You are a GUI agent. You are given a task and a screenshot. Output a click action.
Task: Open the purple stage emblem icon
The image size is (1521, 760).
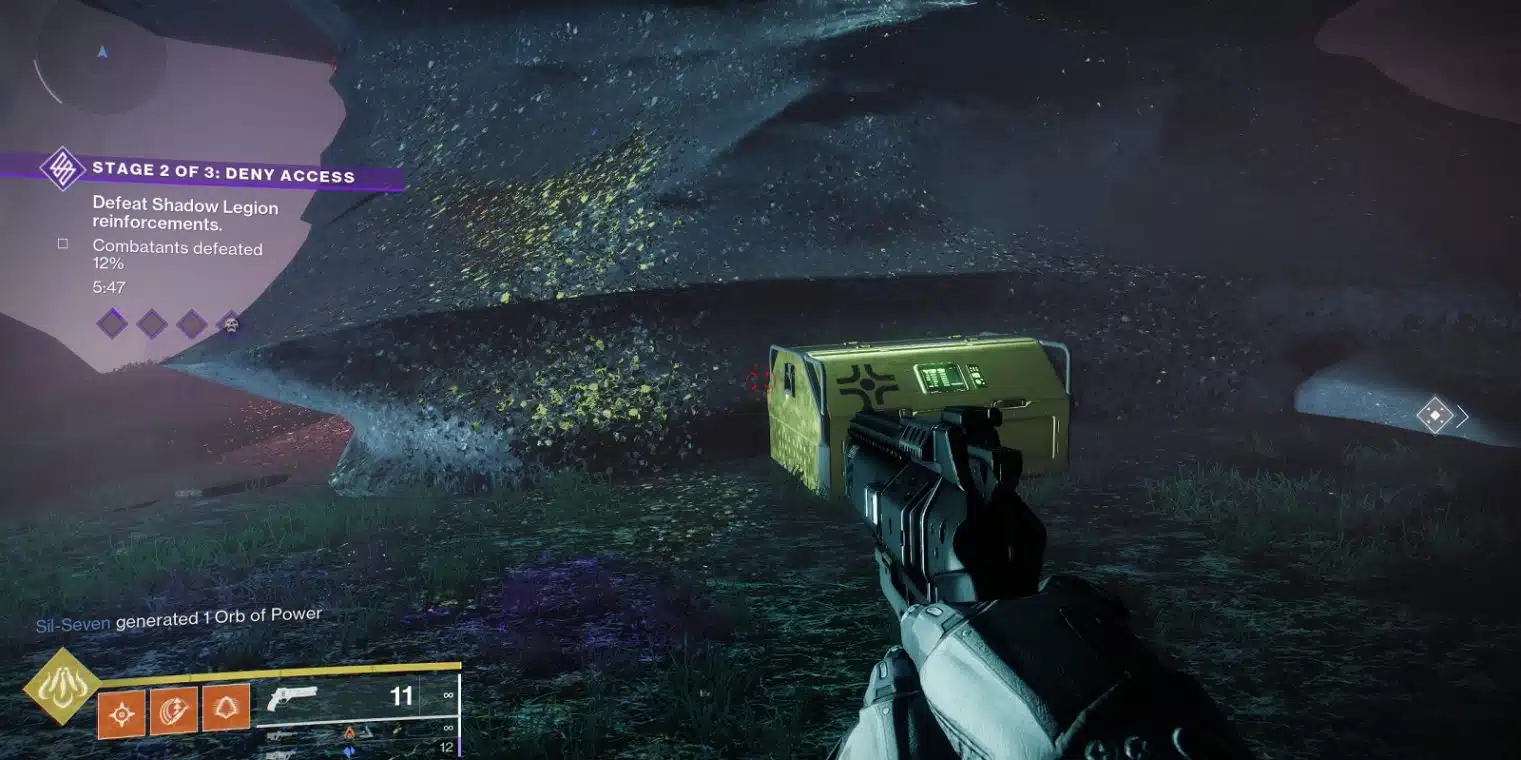pyautogui.click(x=62, y=168)
